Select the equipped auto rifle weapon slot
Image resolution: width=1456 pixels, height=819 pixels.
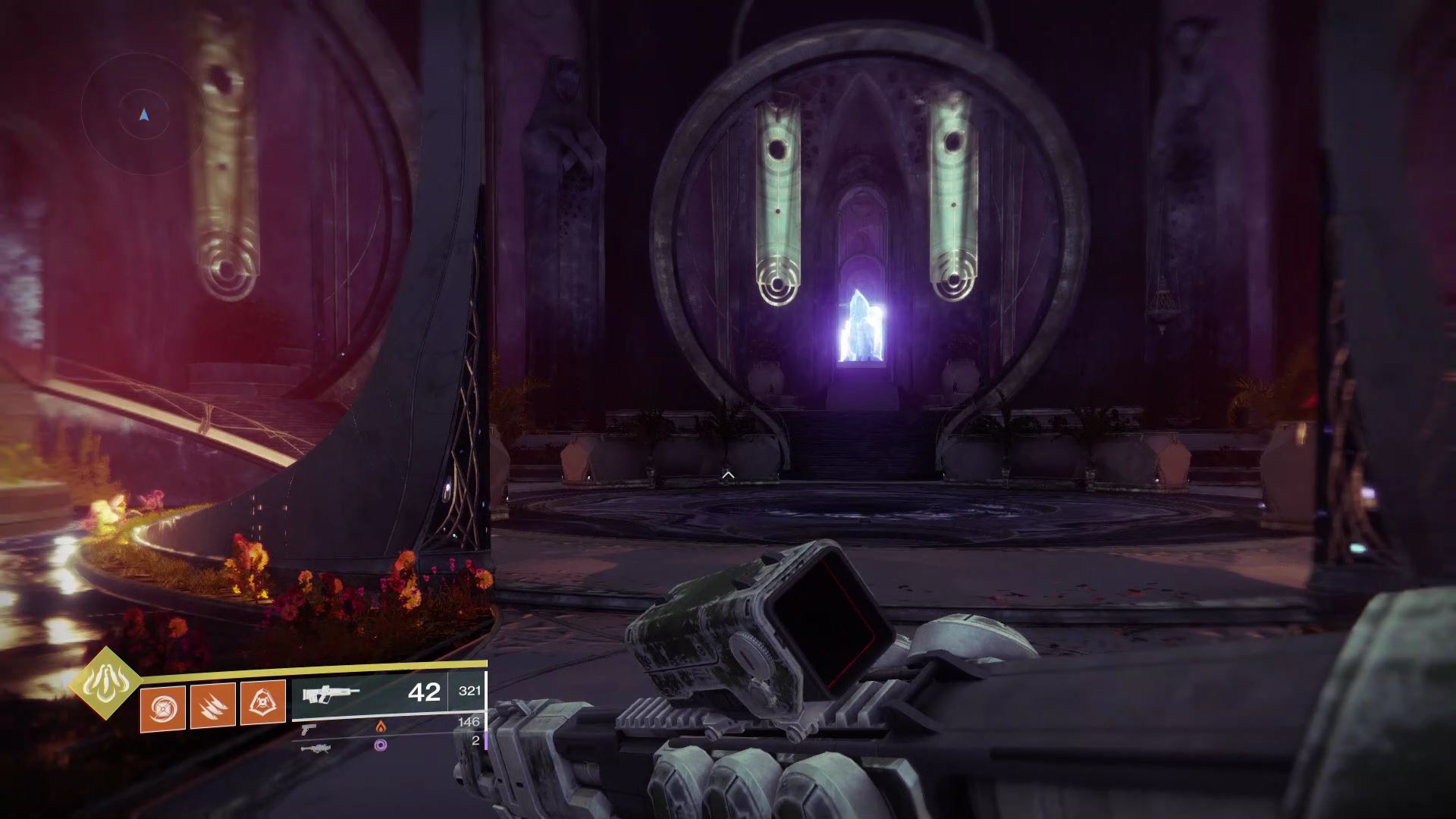coord(369,693)
